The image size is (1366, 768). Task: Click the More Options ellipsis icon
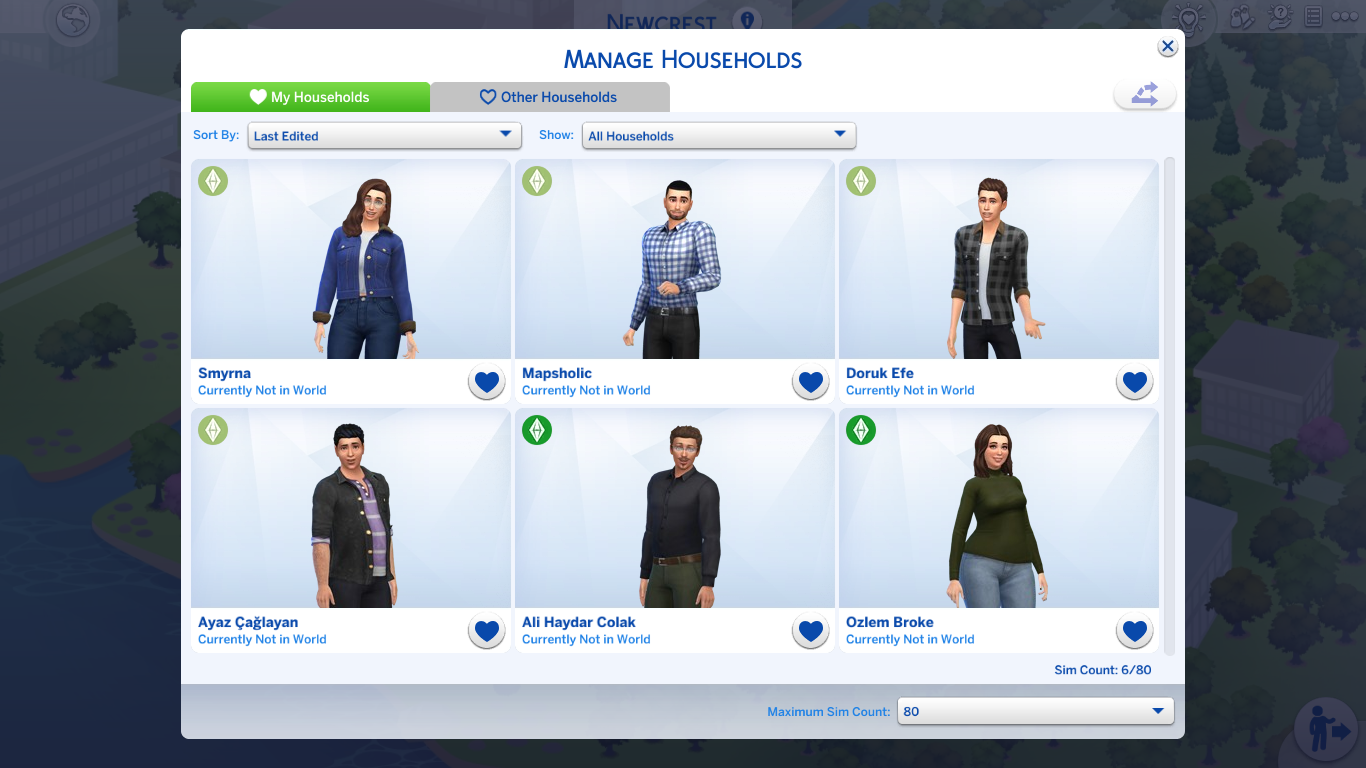1346,18
